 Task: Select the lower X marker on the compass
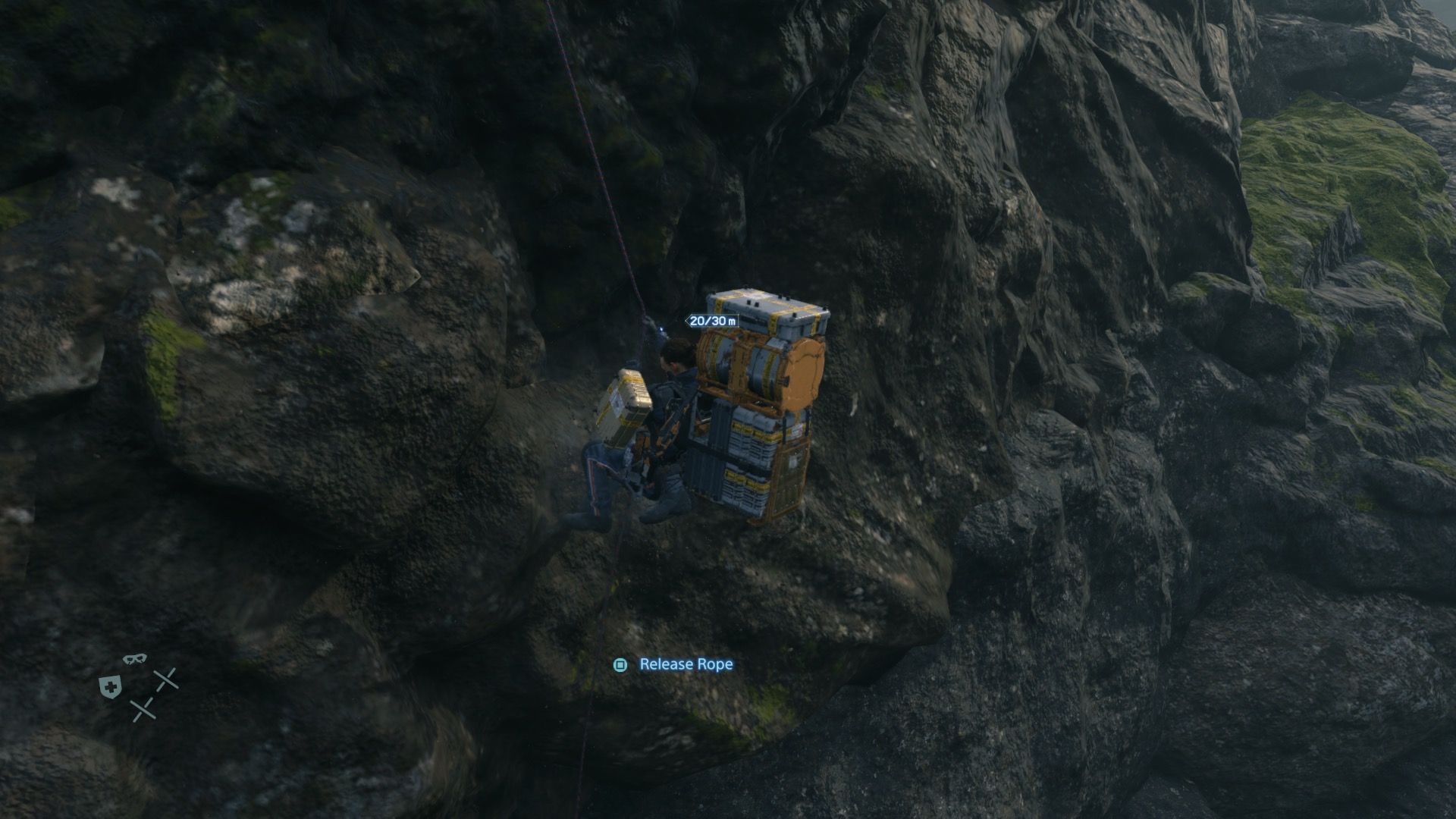pos(143,709)
